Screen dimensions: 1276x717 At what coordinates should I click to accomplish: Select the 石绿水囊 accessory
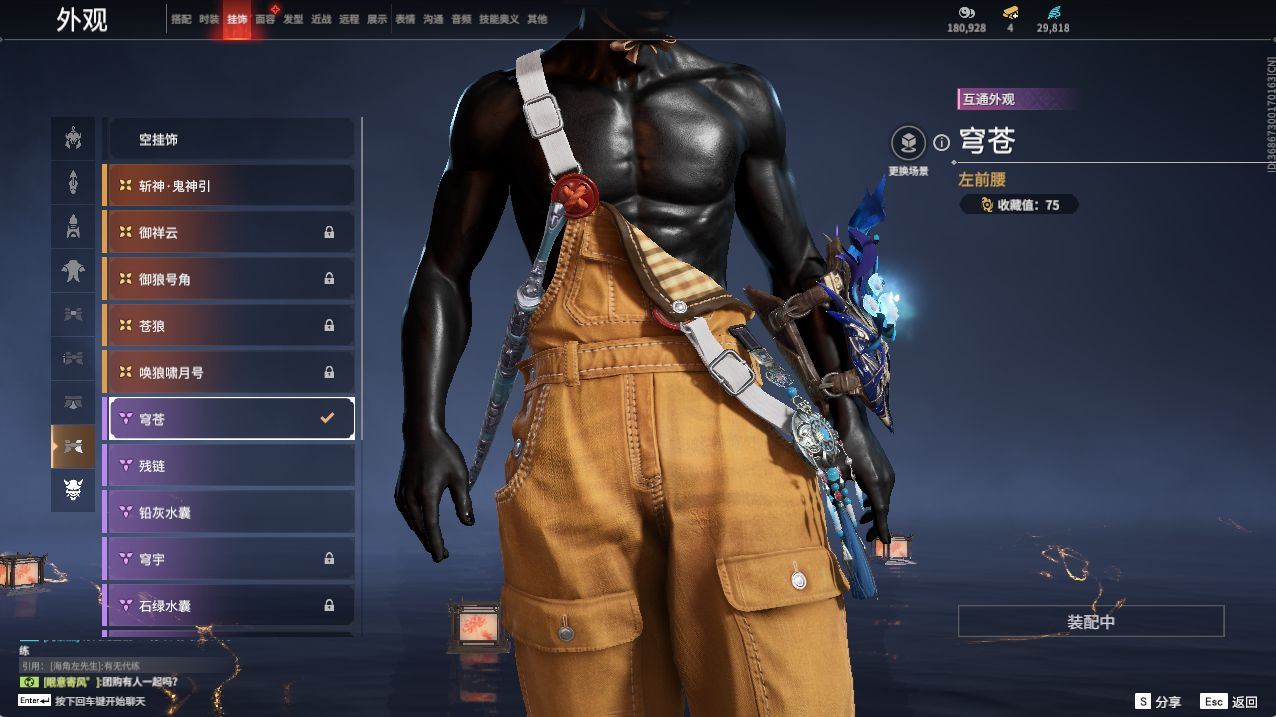point(230,605)
